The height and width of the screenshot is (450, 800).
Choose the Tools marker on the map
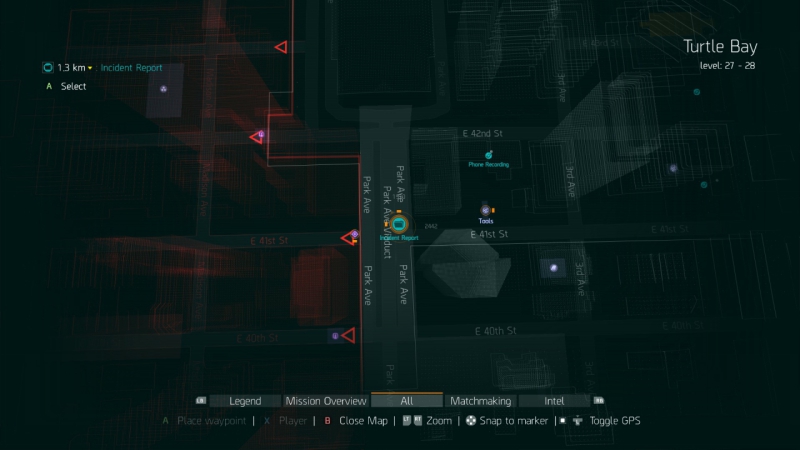[x=486, y=210]
